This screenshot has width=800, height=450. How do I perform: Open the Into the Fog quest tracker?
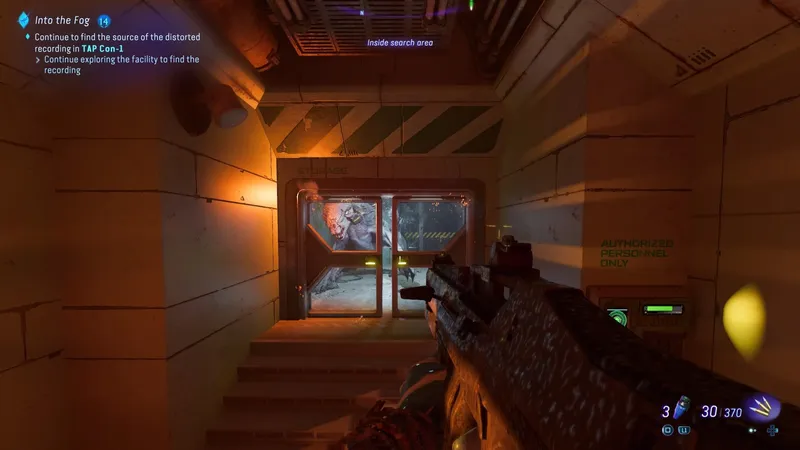(x=62, y=19)
